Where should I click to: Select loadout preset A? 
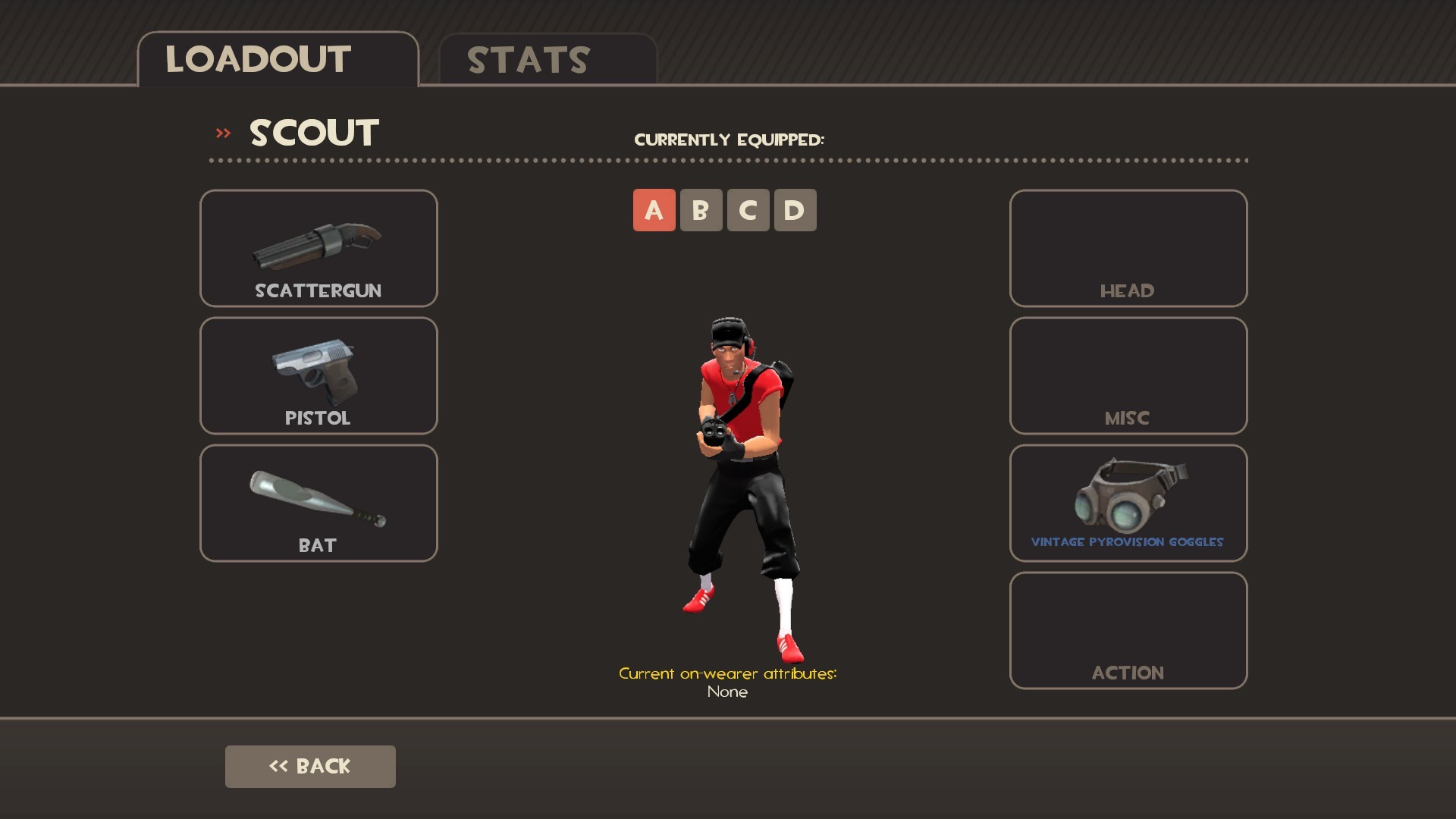(654, 210)
